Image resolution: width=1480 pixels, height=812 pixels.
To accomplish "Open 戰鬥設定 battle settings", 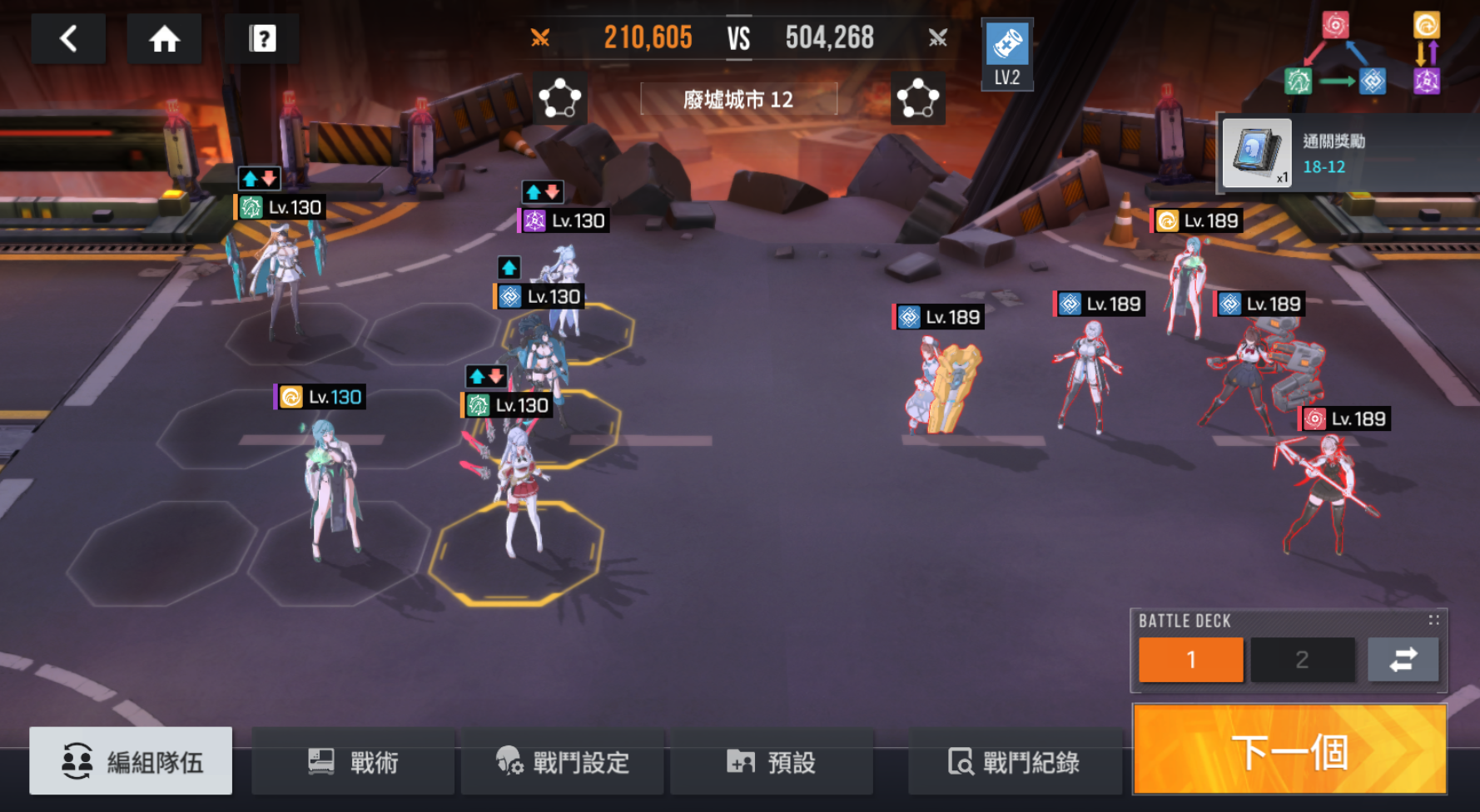I will click(563, 761).
